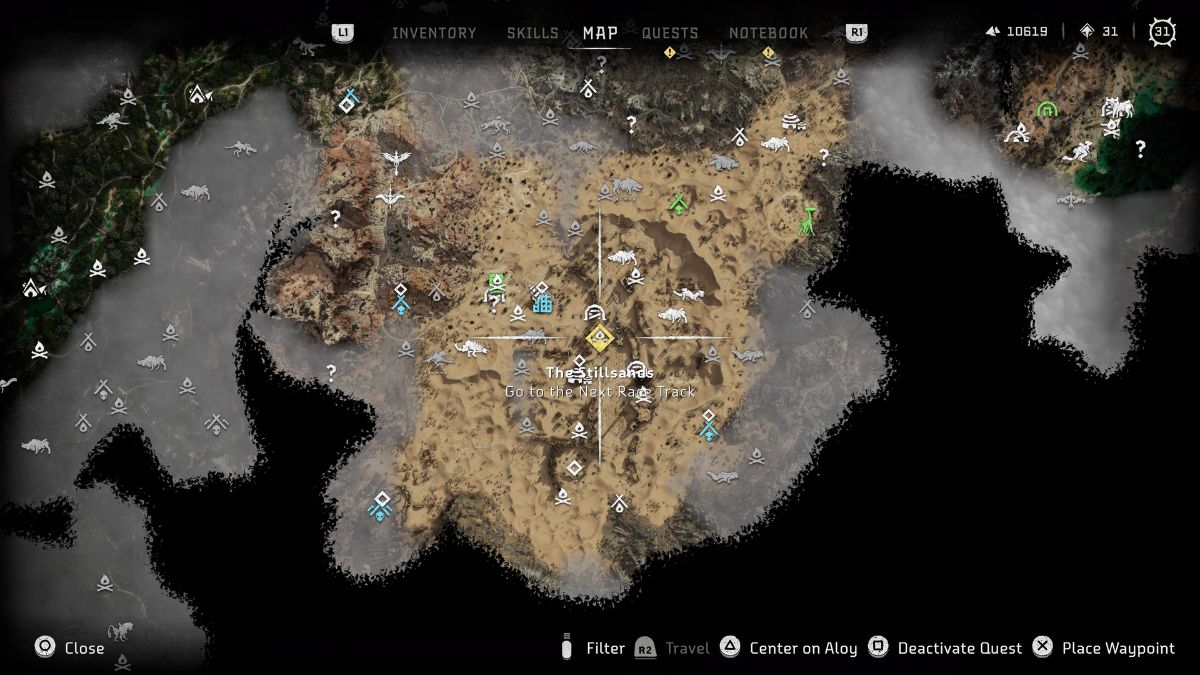The image size is (1200, 675).
Task: Pick the green arched gate marker
Action: pos(1047,109)
